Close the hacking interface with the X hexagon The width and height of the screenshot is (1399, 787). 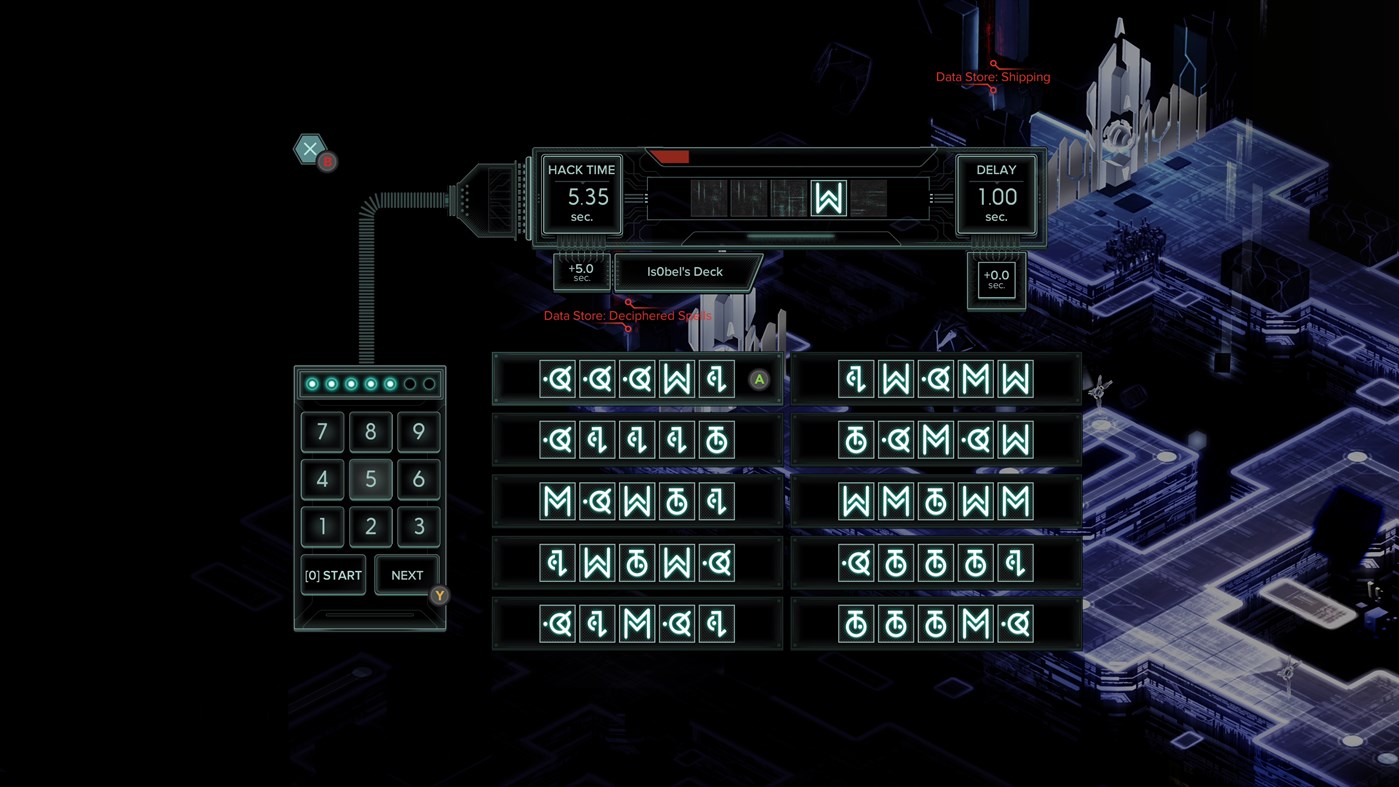[310, 149]
